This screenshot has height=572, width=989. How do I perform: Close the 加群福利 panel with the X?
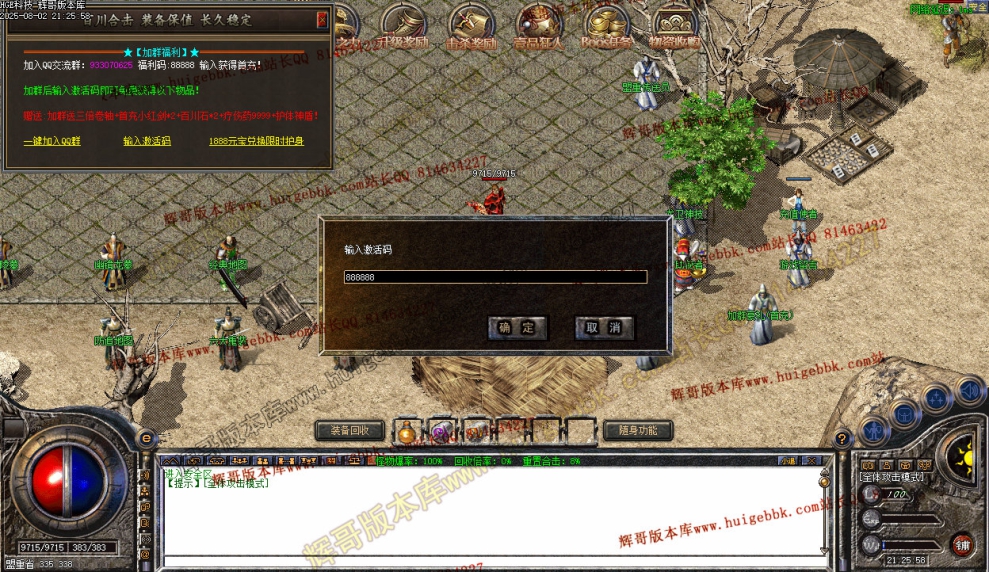click(x=322, y=19)
